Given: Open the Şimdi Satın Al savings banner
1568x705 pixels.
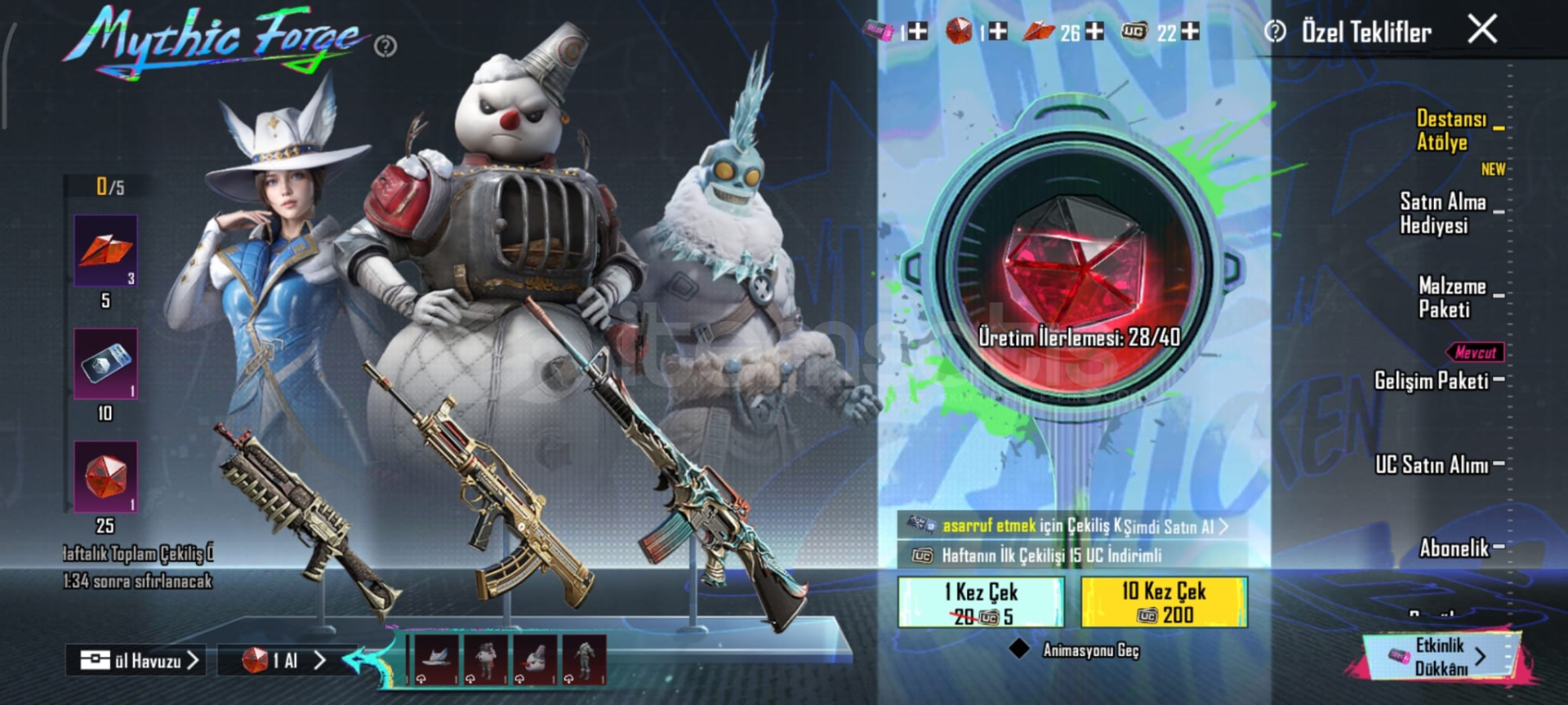Looking at the screenshot, I should click(x=1071, y=526).
